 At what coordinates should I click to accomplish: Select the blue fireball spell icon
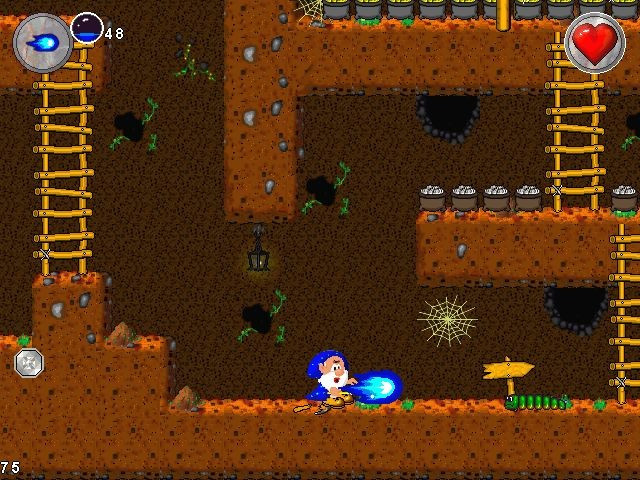pos(43,43)
